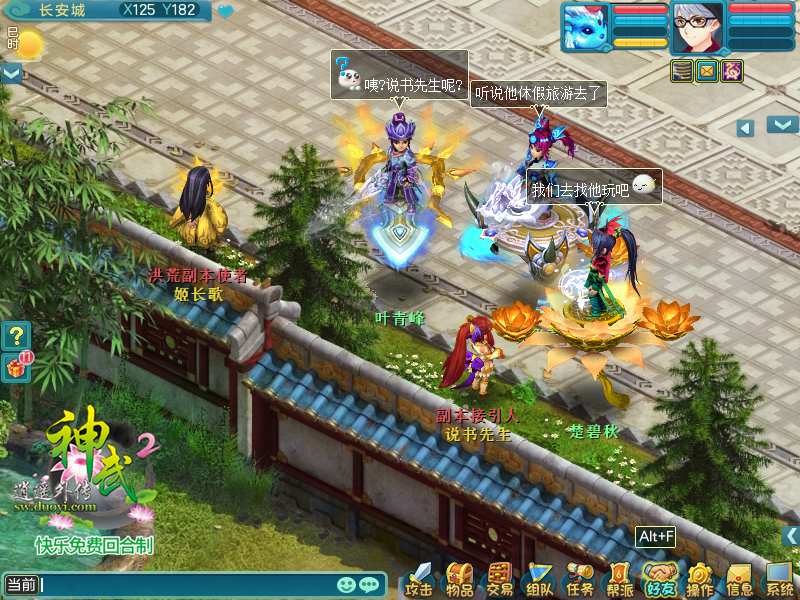Open the glasses-wearing character portrait

pyautogui.click(x=697, y=26)
